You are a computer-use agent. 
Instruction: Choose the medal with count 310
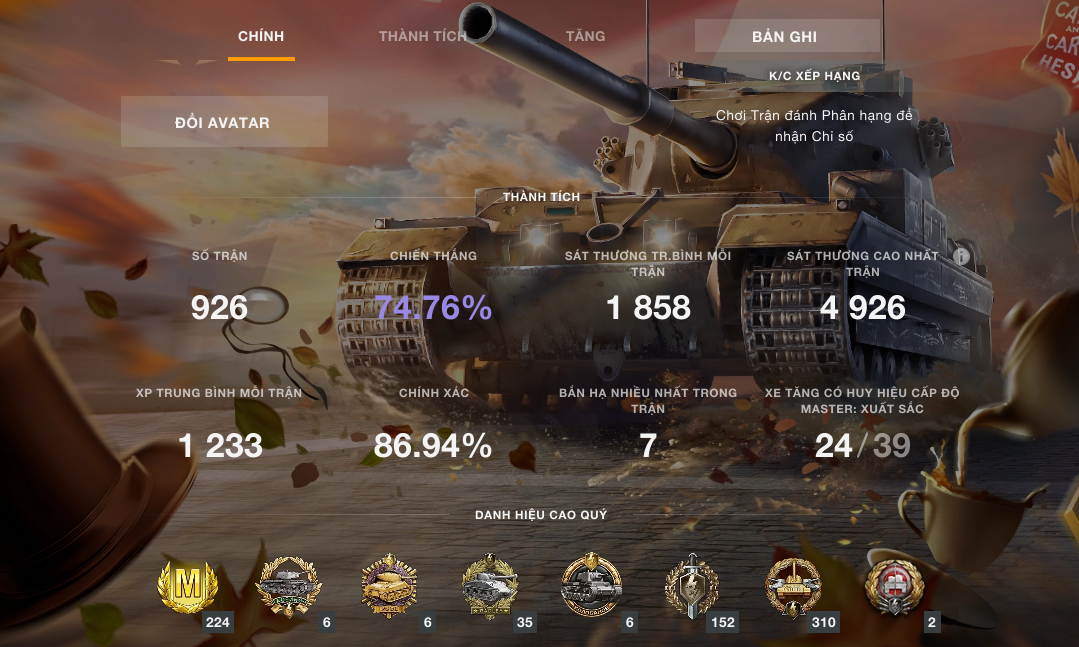[793, 586]
